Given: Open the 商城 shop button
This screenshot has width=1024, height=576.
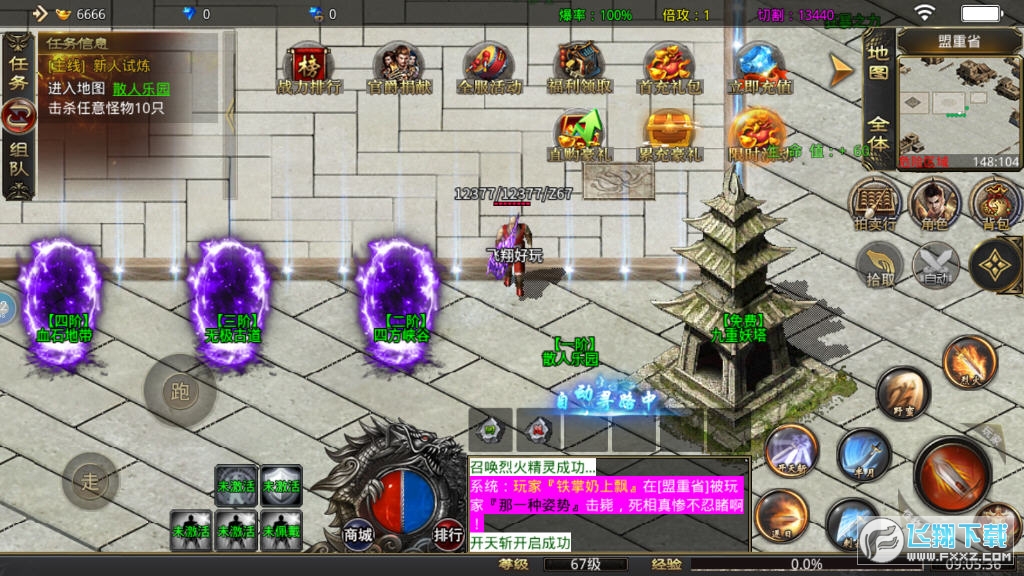Looking at the screenshot, I should click(x=358, y=534).
